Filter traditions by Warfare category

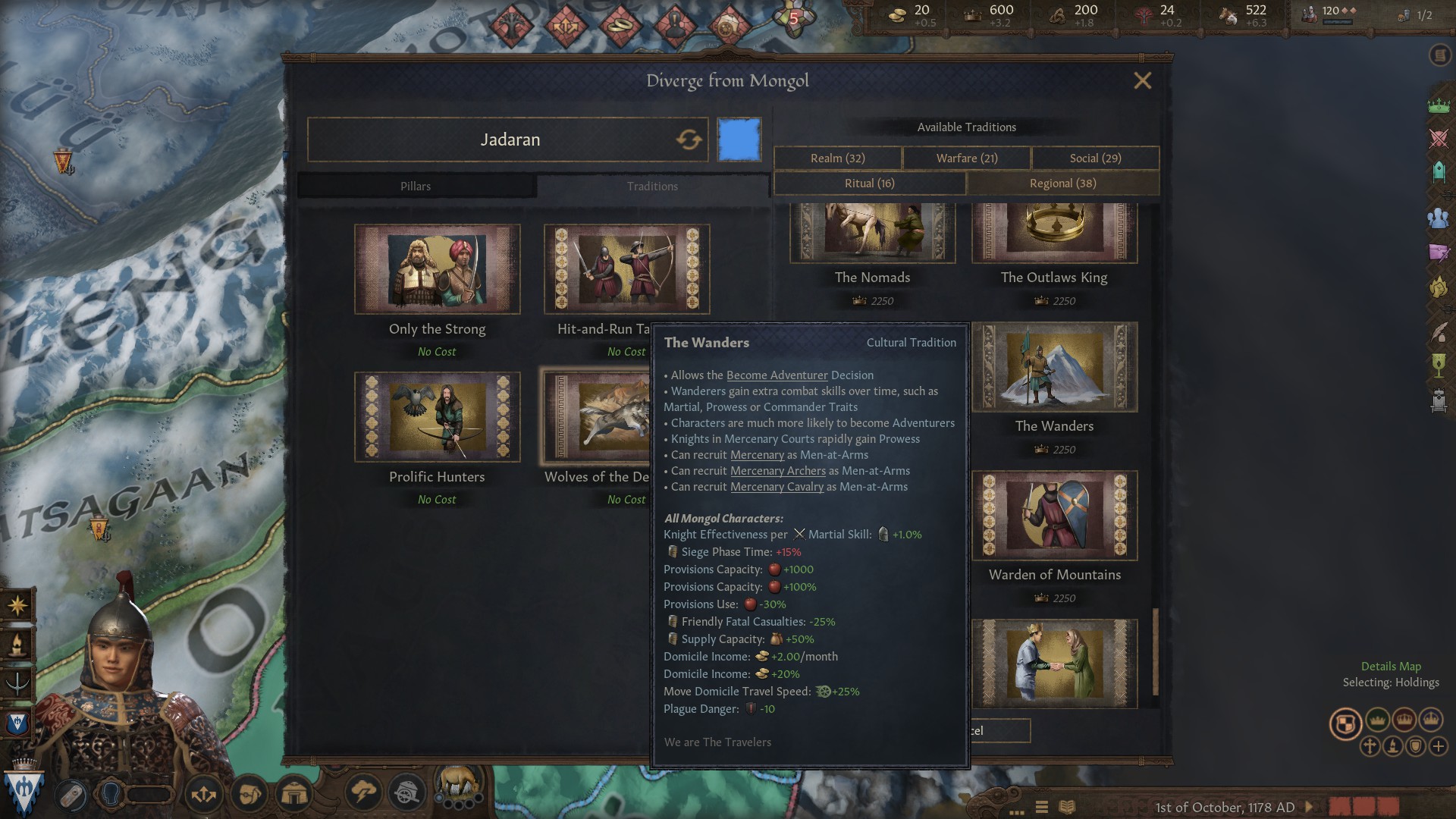tap(967, 158)
